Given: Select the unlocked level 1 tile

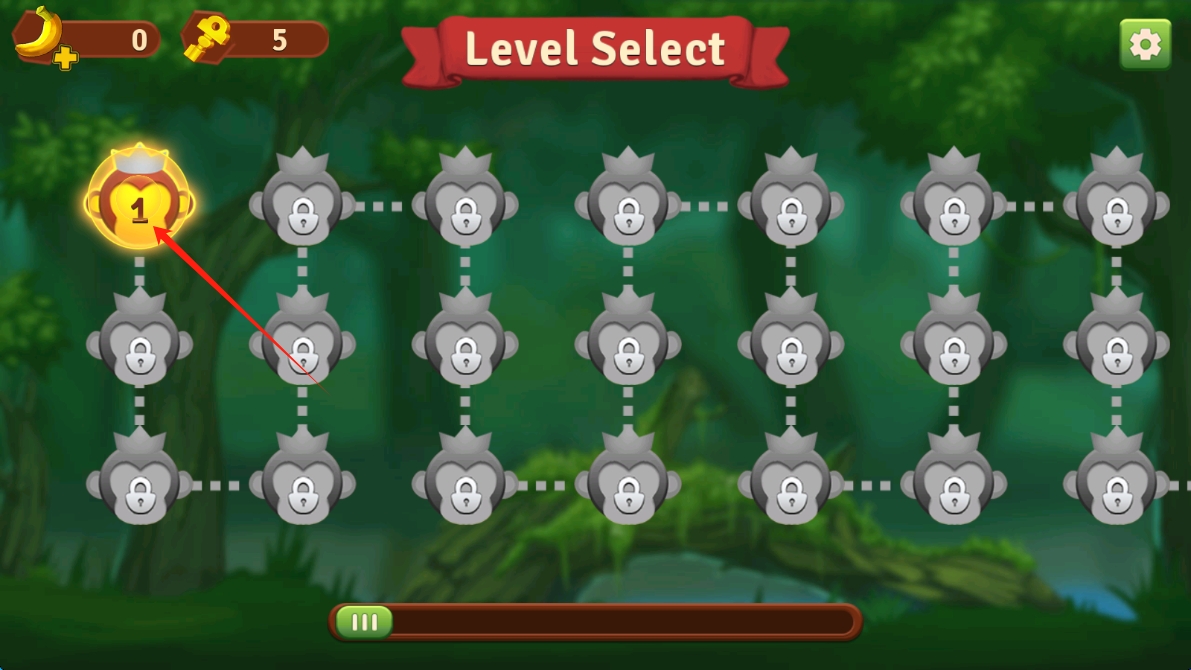Looking at the screenshot, I should pyautogui.click(x=139, y=203).
